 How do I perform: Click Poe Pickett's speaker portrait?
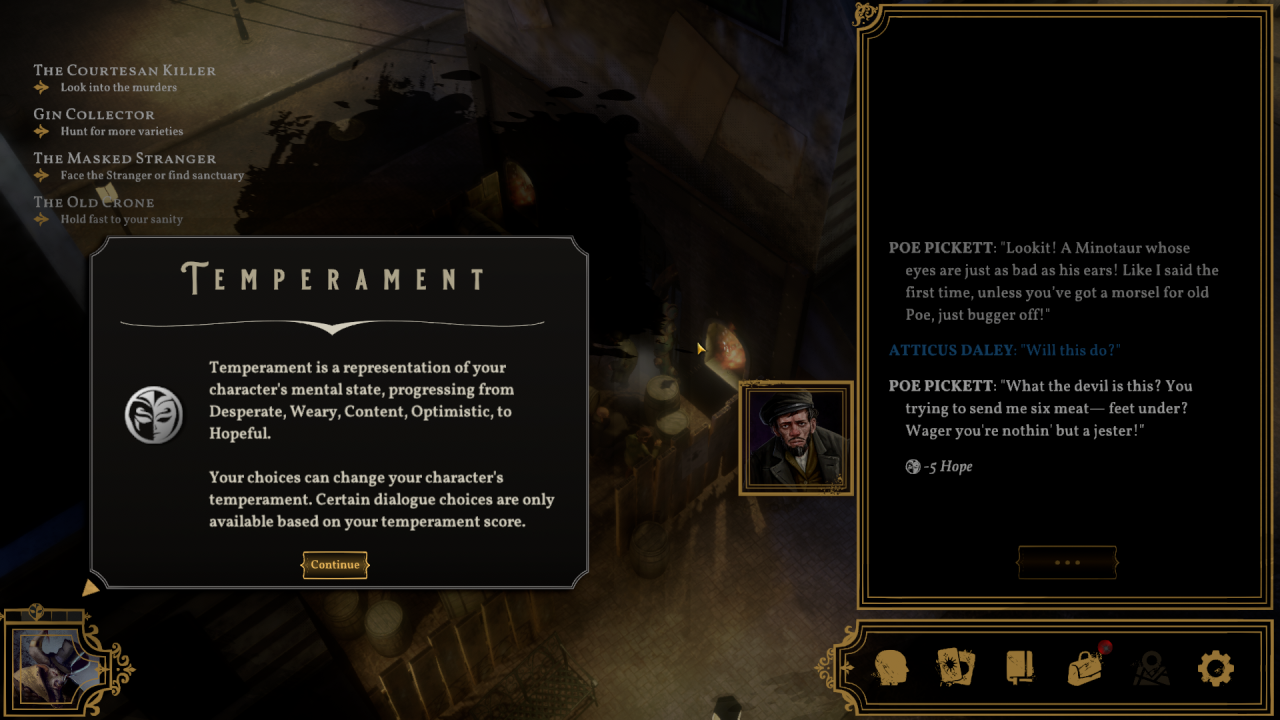[796, 437]
